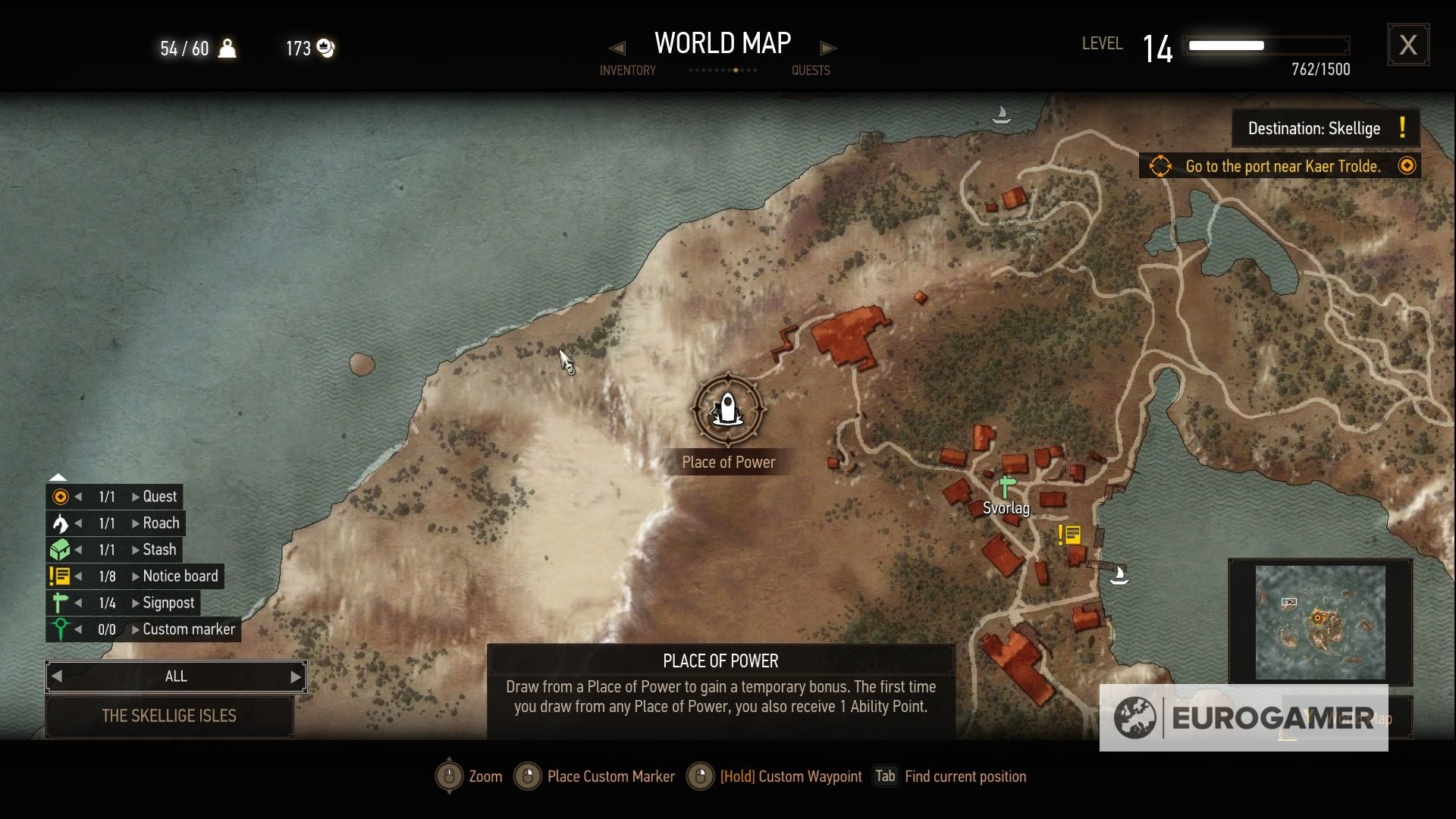Switch to the INVENTORY tab
1456x819 pixels.
[x=628, y=70]
